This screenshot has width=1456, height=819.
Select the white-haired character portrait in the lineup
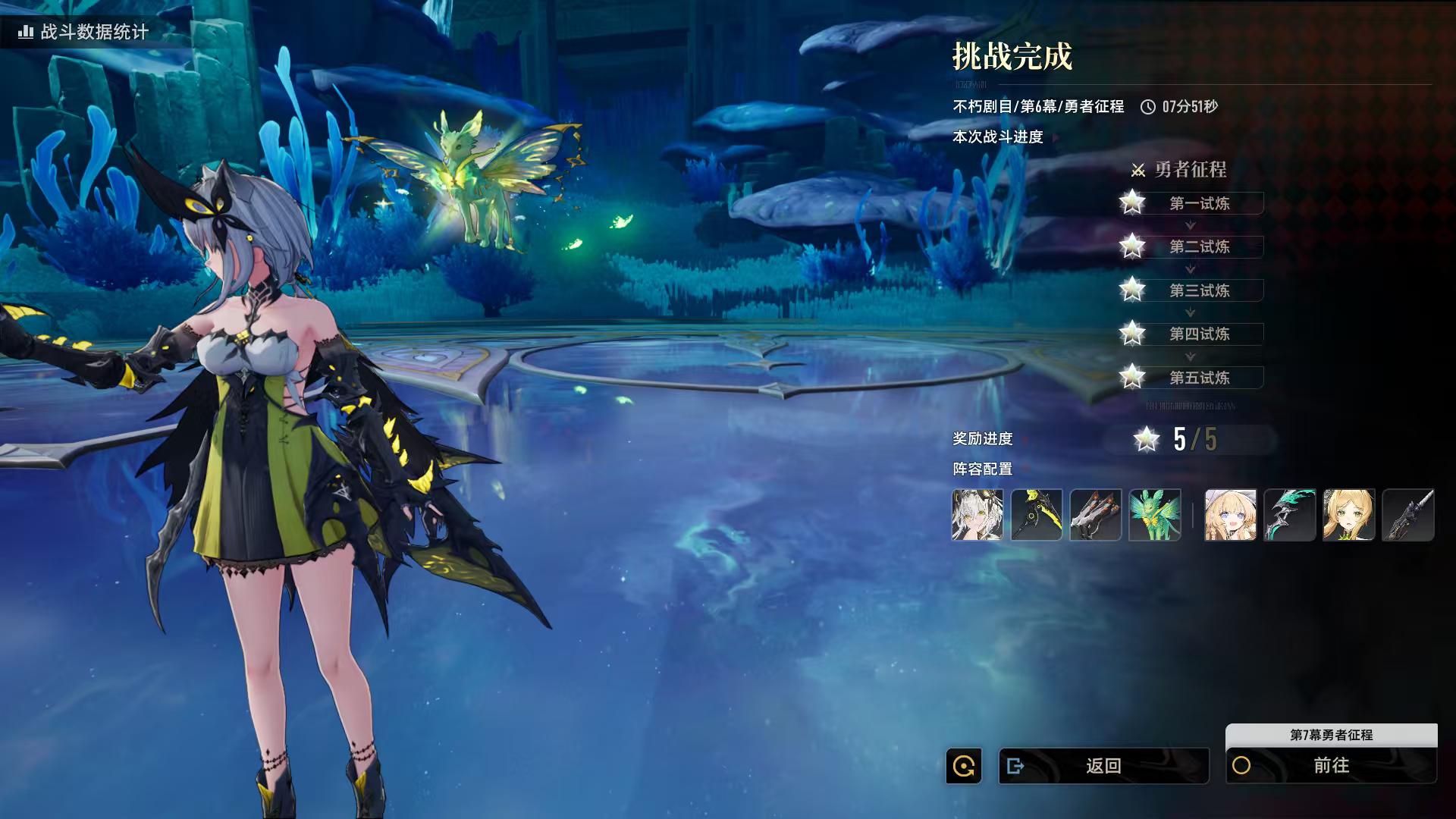click(x=977, y=515)
